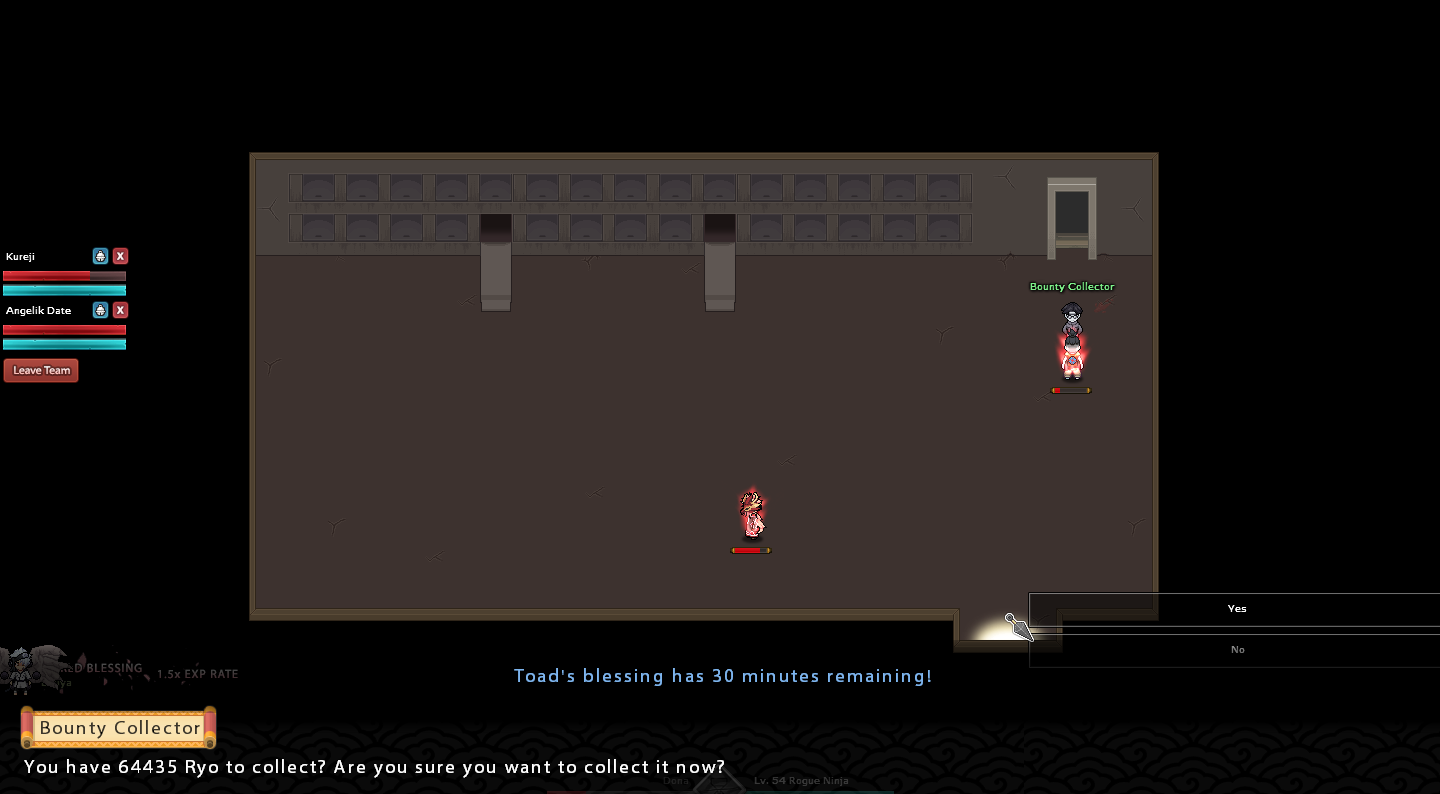This screenshot has height=794, width=1440.
Task: Choose Yes to collect the bounty Ryo
Action: (1236, 609)
